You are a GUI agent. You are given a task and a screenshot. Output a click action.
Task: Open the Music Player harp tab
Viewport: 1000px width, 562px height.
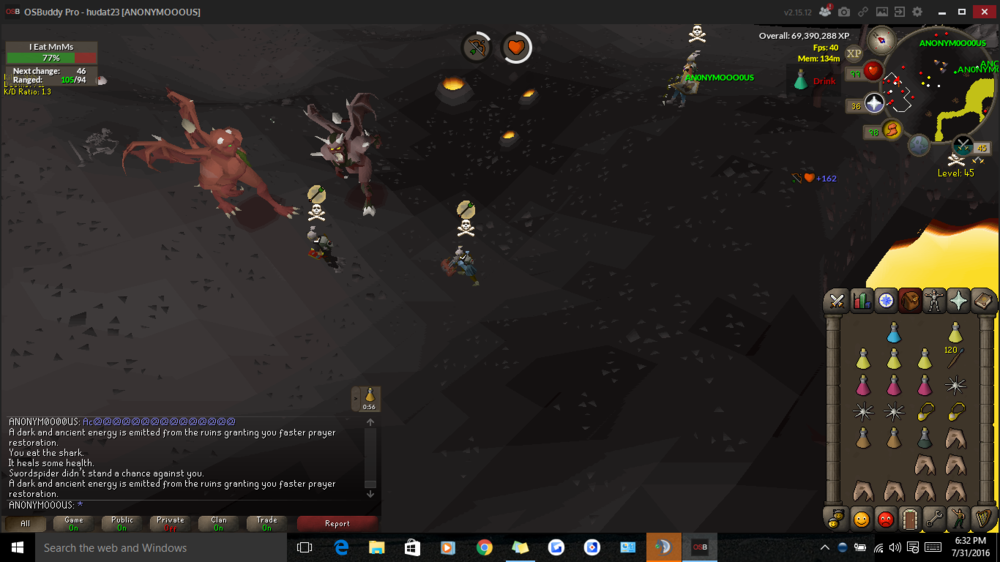(x=984, y=519)
